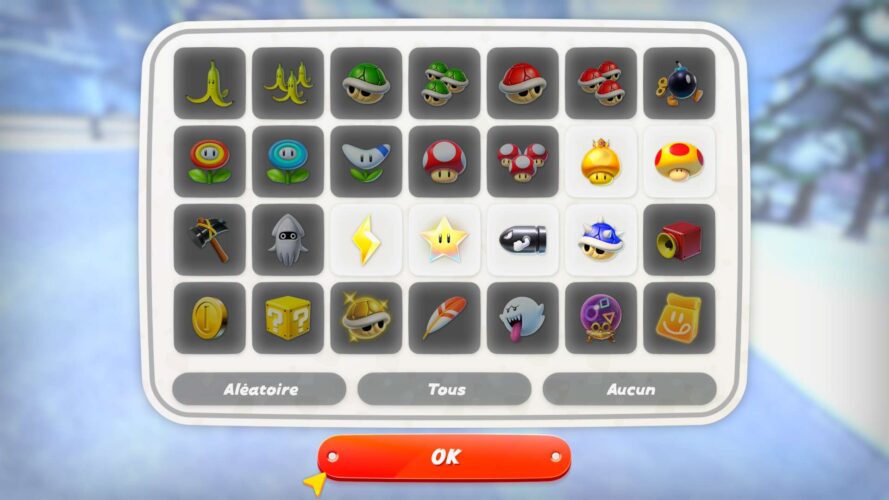Enable the hammer item tile
Screen dimensions: 889x500
209,240
